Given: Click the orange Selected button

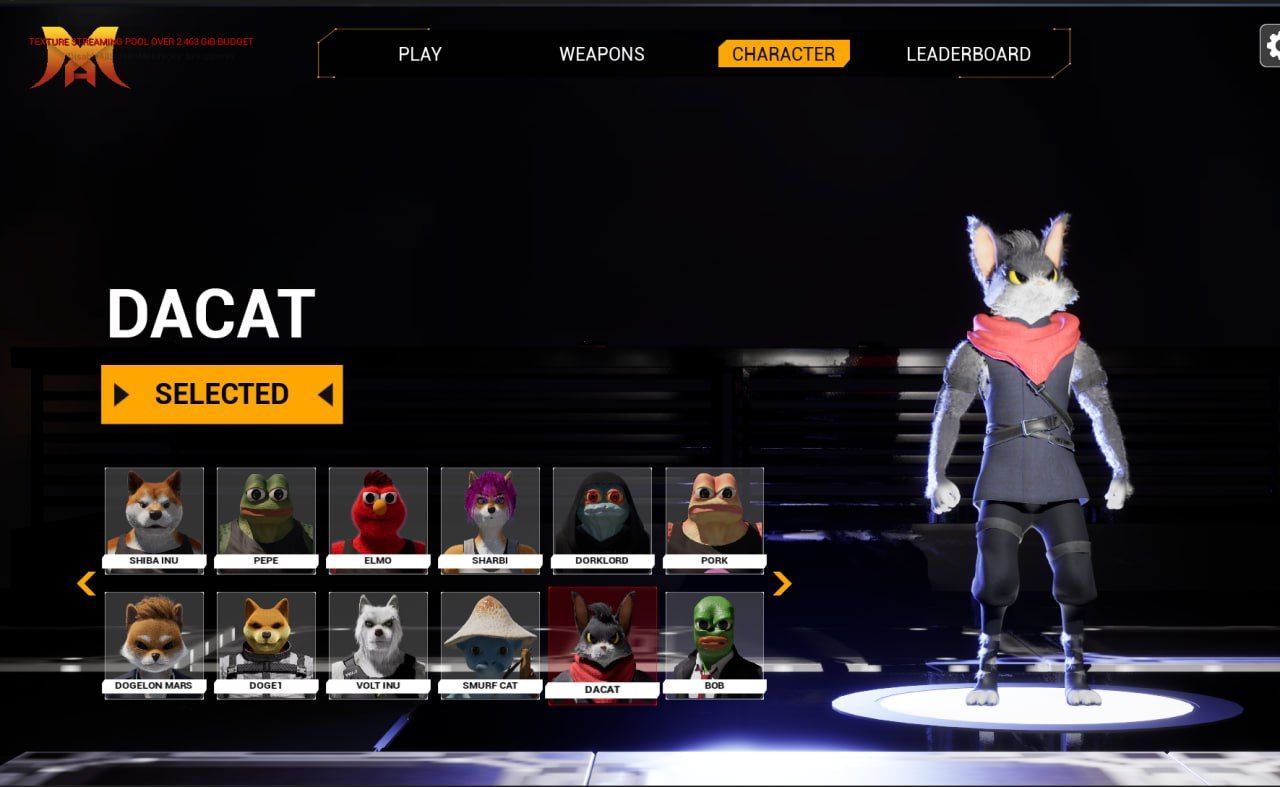Looking at the screenshot, I should [x=222, y=394].
